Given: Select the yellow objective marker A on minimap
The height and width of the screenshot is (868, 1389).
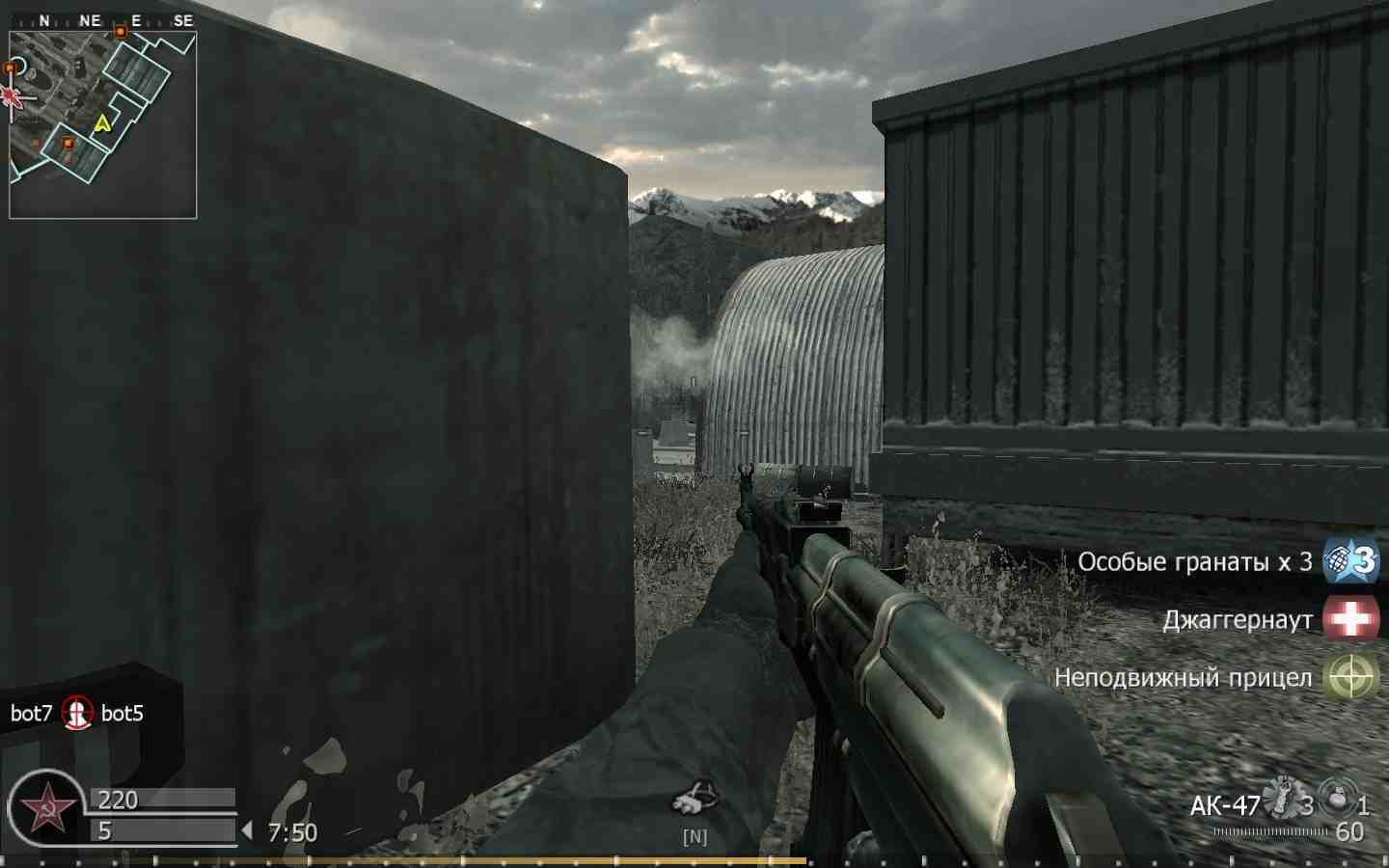Looking at the screenshot, I should point(103,122).
